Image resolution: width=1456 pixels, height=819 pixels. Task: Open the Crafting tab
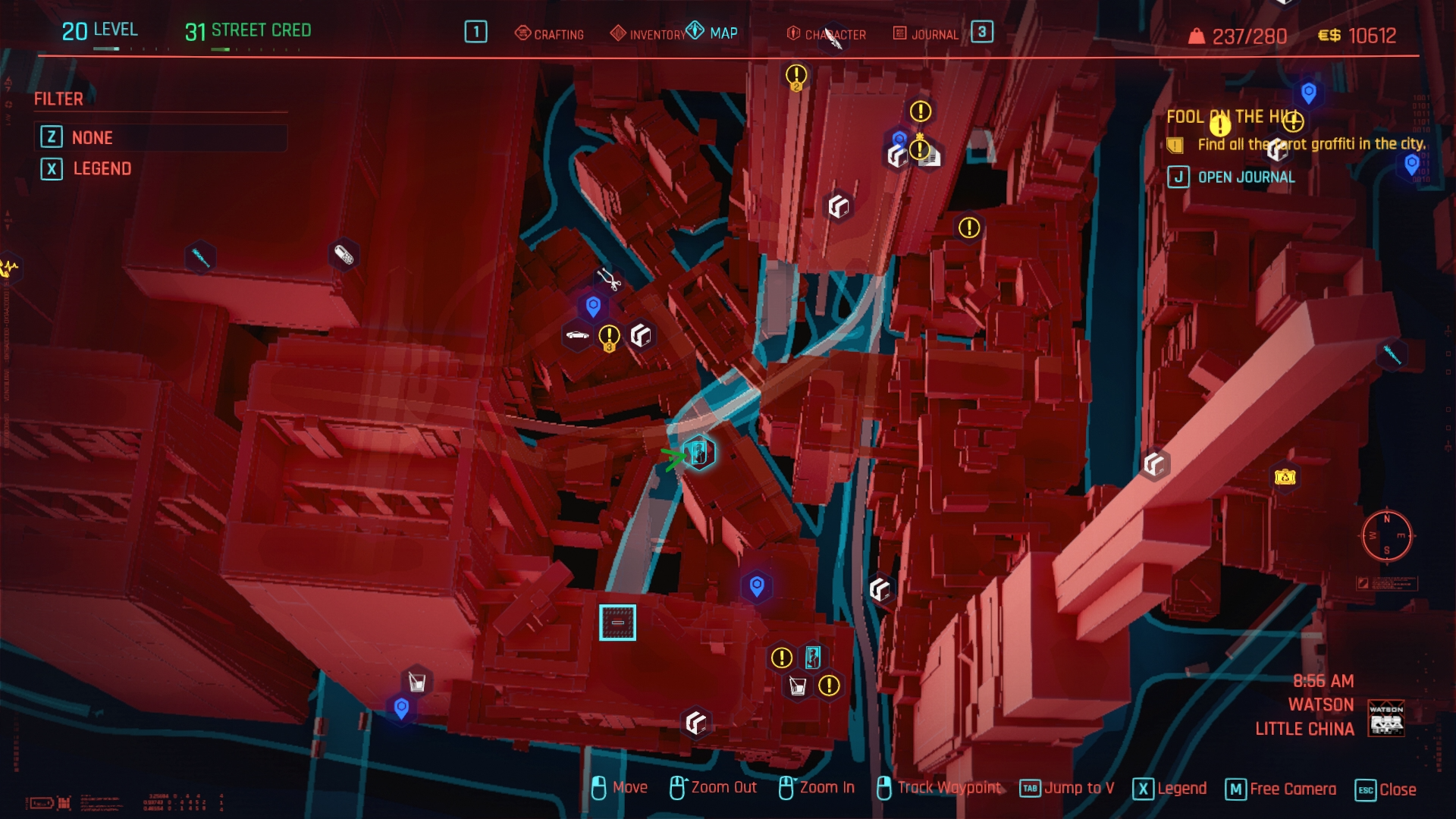point(550,34)
